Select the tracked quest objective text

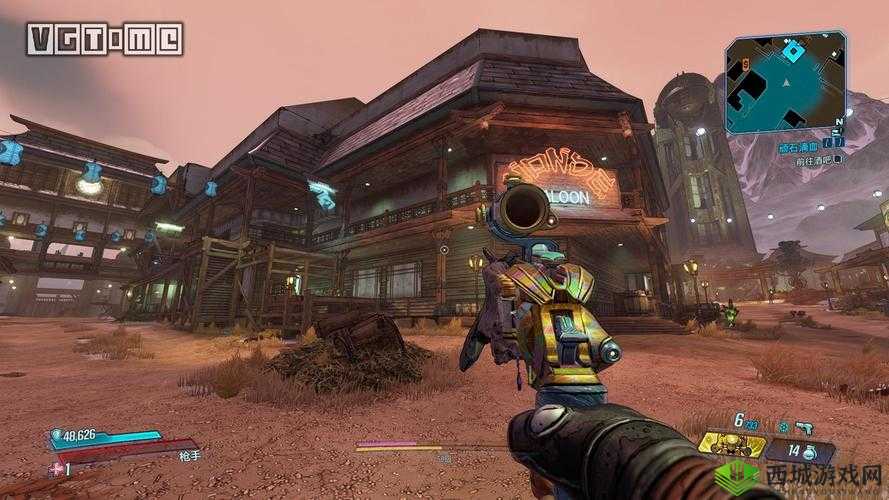pyautogui.click(x=812, y=159)
